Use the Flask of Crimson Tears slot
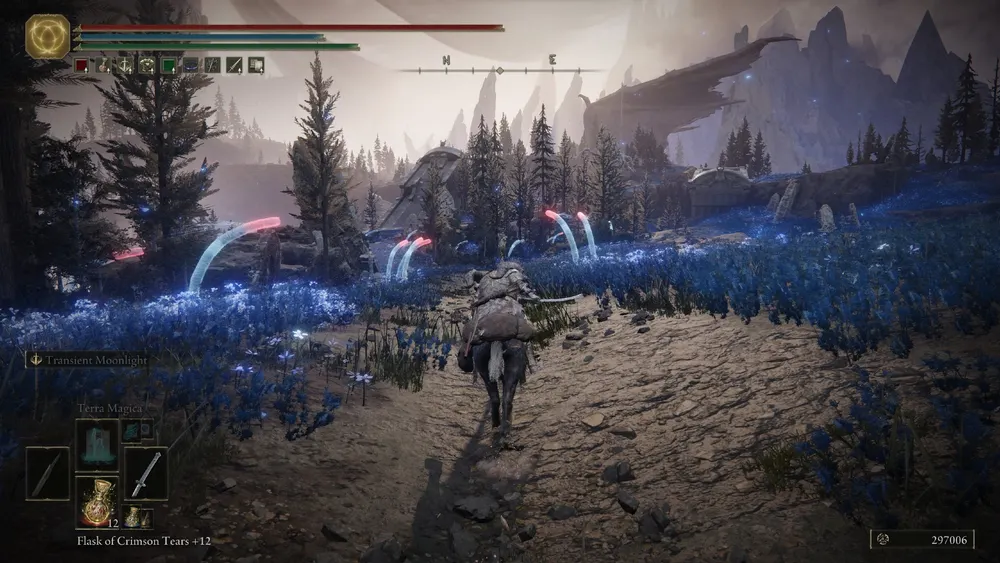The height and width of the screenshot is (563, 1000). pos(97,502)
